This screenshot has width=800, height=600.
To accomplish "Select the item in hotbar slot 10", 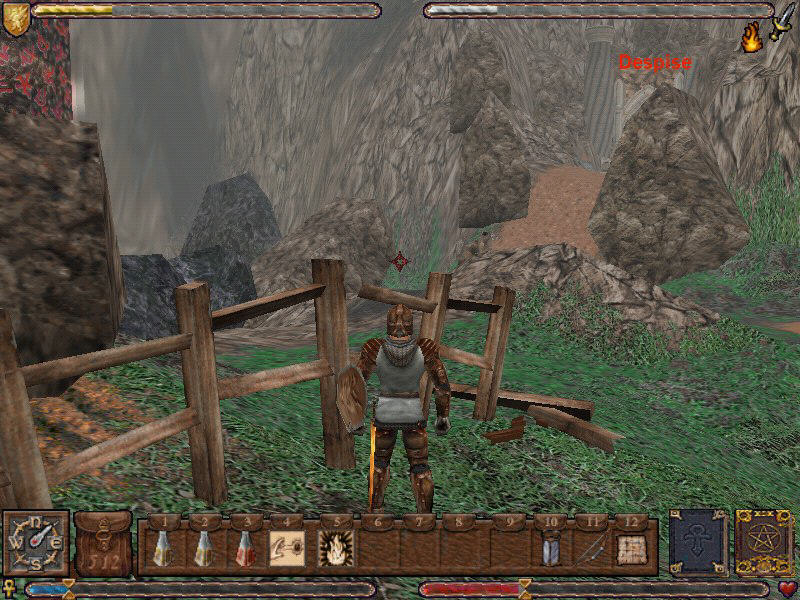I will pyautogui.click(x=549, y=548).
